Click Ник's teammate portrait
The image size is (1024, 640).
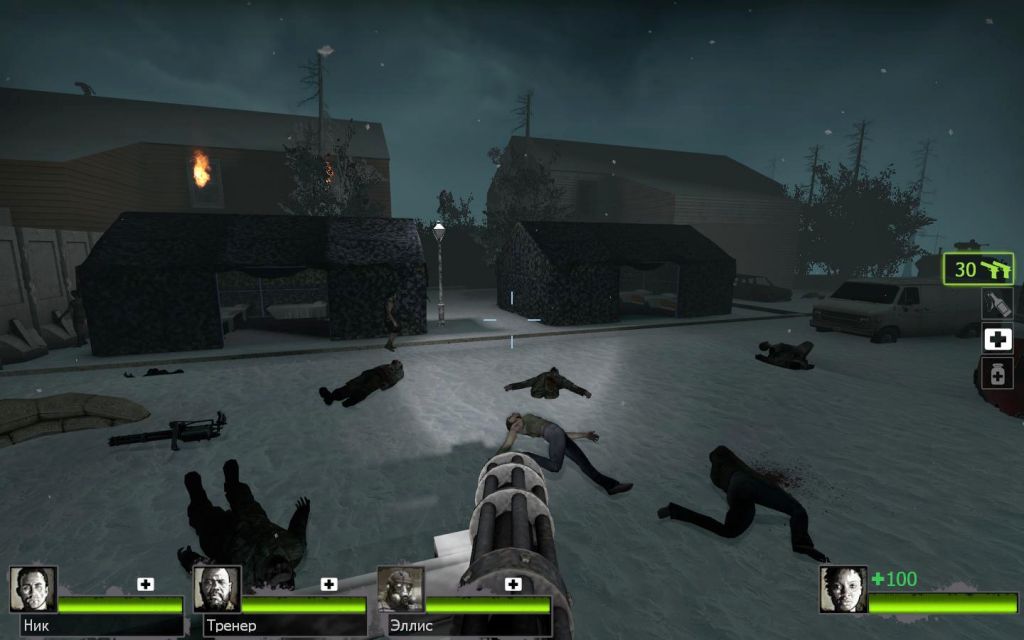click(33, 589)
